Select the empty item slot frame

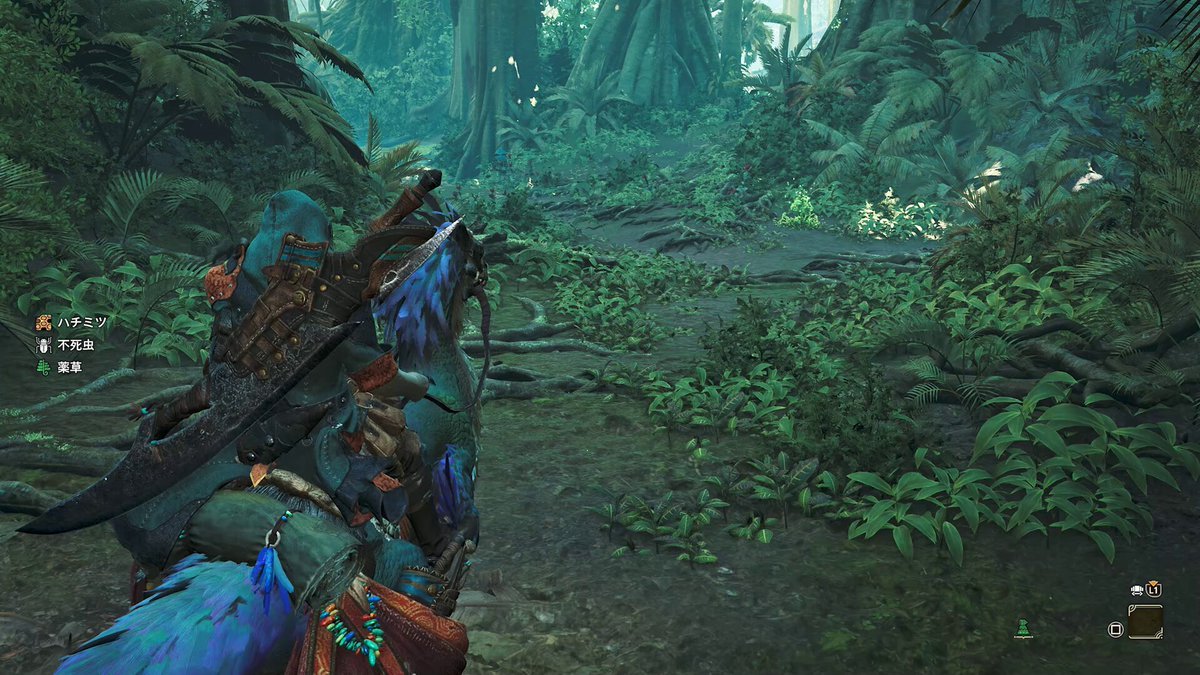1145,621
